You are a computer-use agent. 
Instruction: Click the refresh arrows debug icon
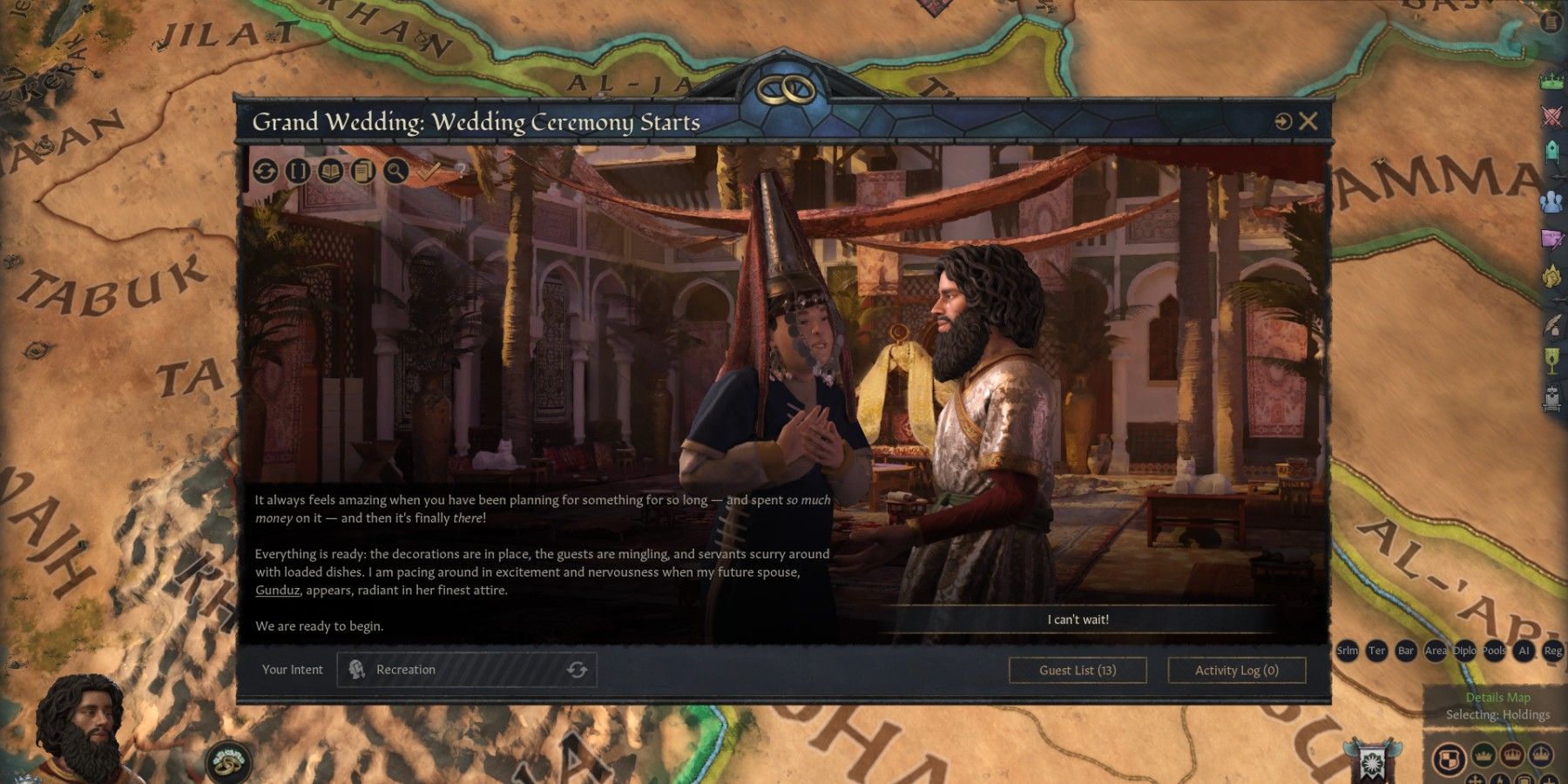click(266, 171)
